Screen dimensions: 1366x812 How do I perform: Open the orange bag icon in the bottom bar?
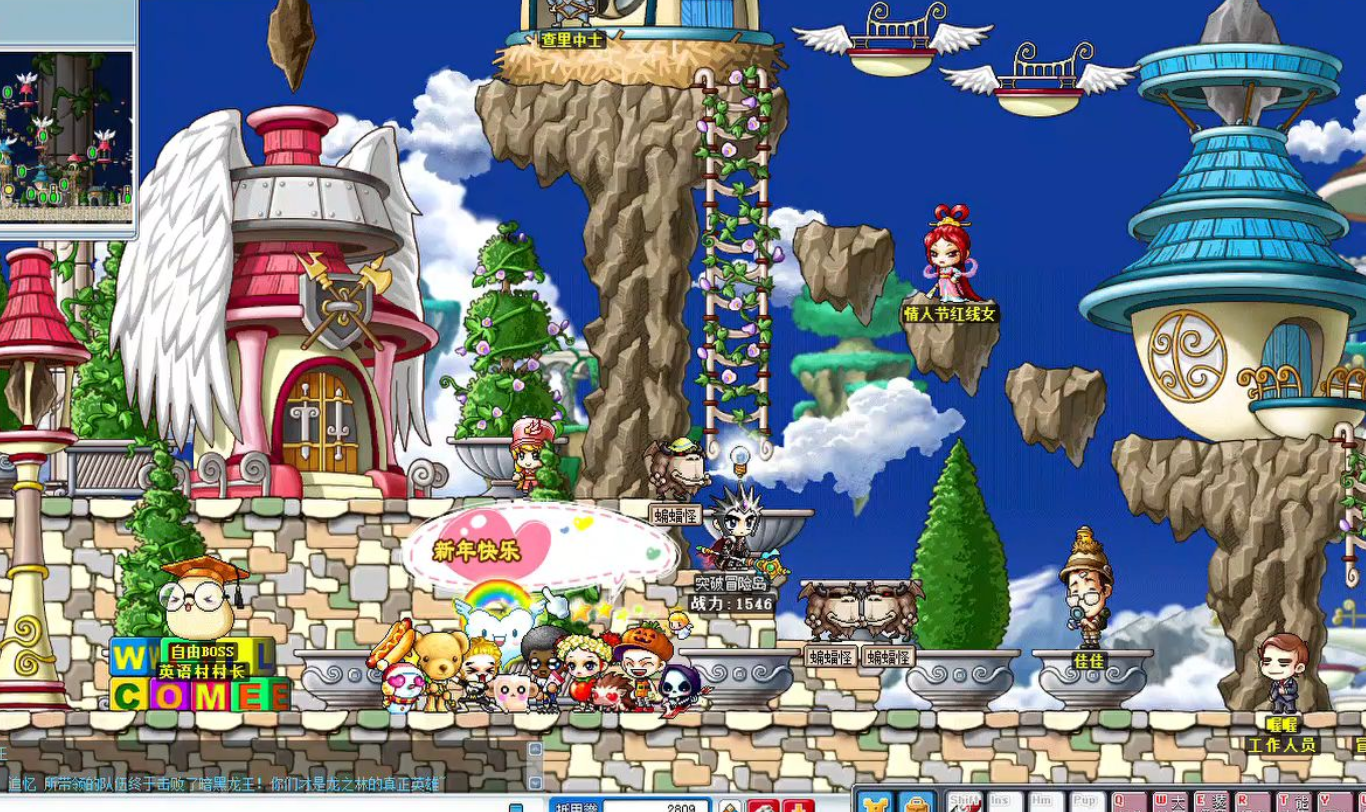click(915, 803)
